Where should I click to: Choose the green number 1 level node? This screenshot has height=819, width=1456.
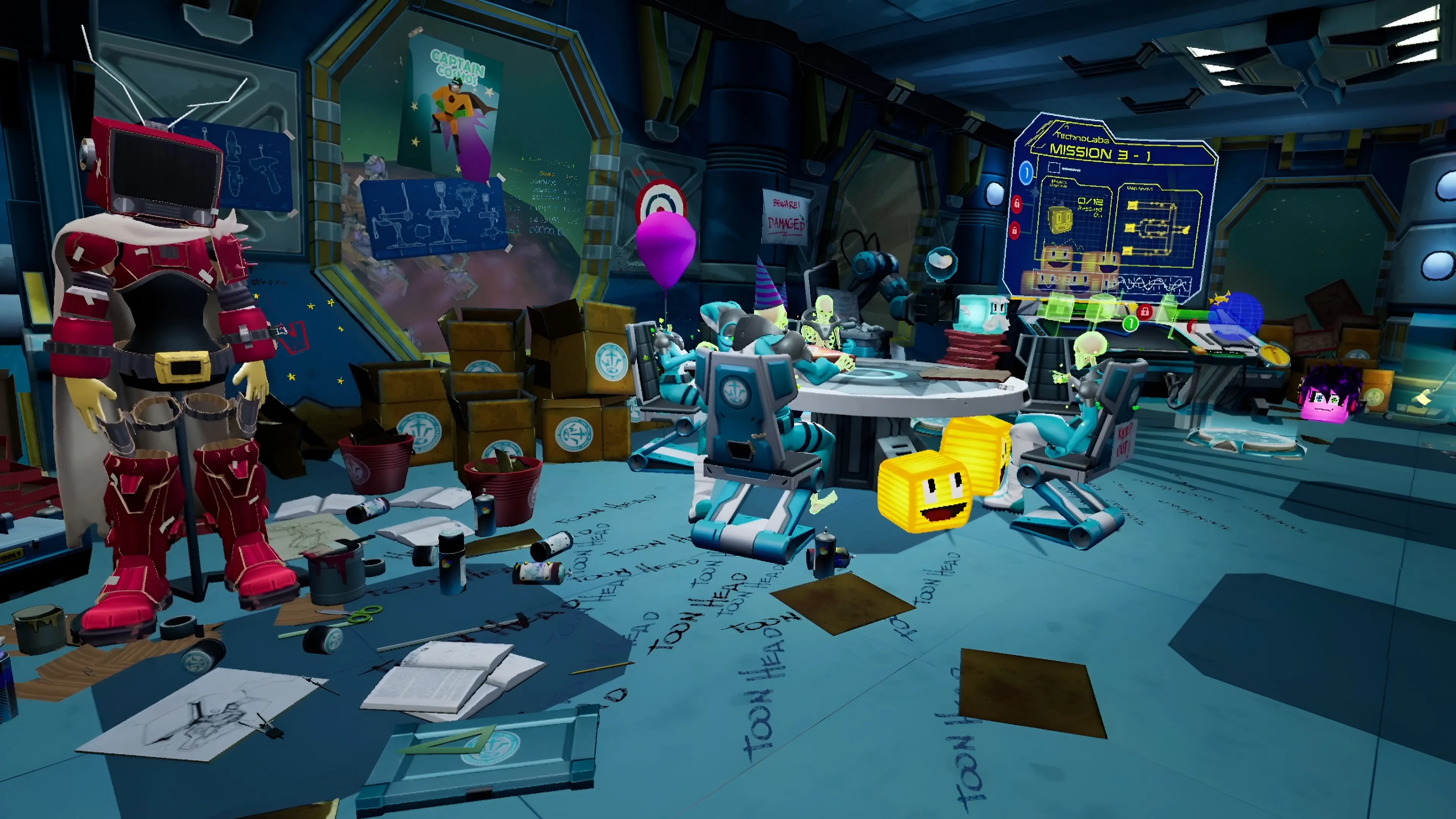(1130, 323)
